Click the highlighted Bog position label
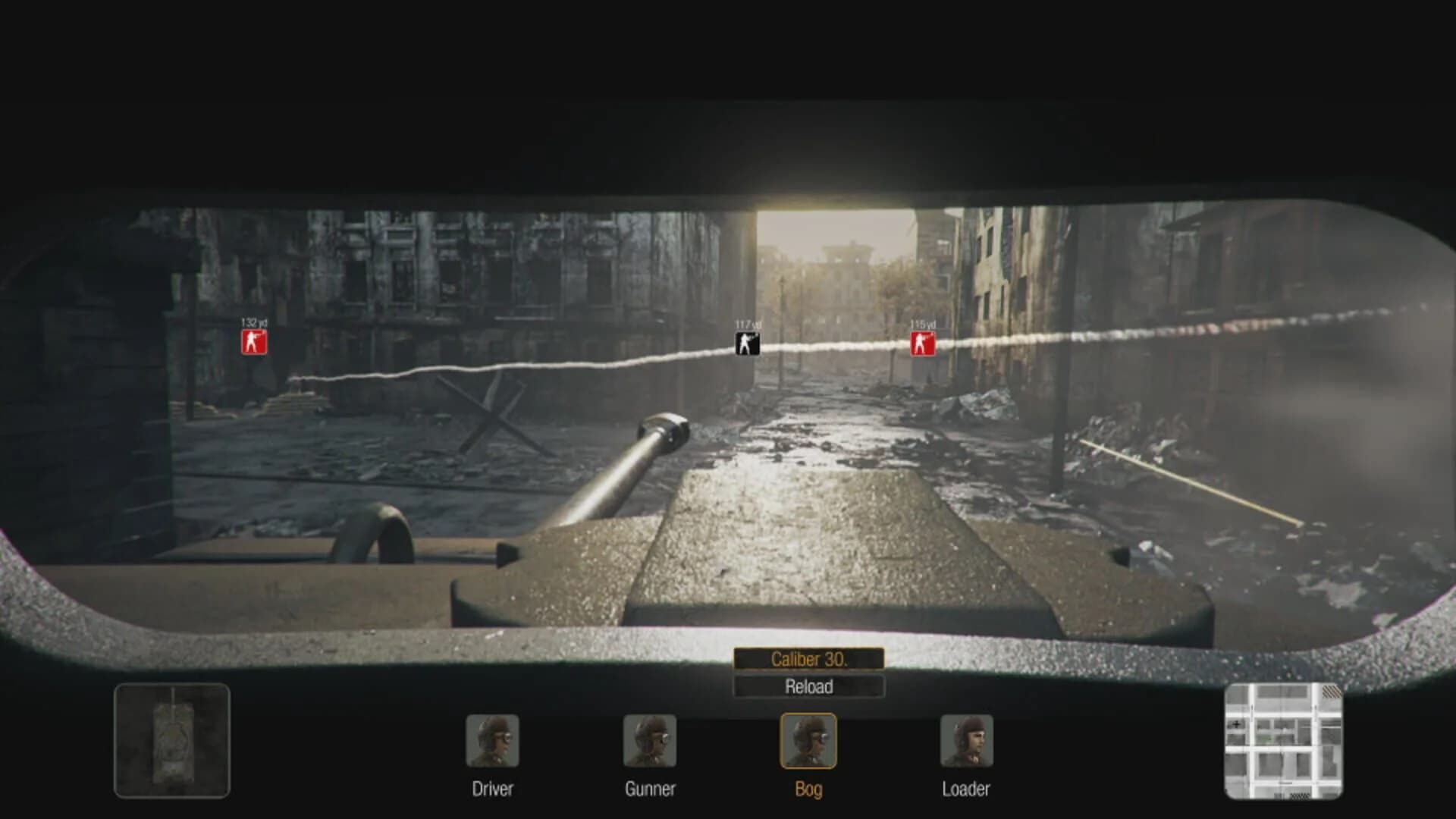 808,789
